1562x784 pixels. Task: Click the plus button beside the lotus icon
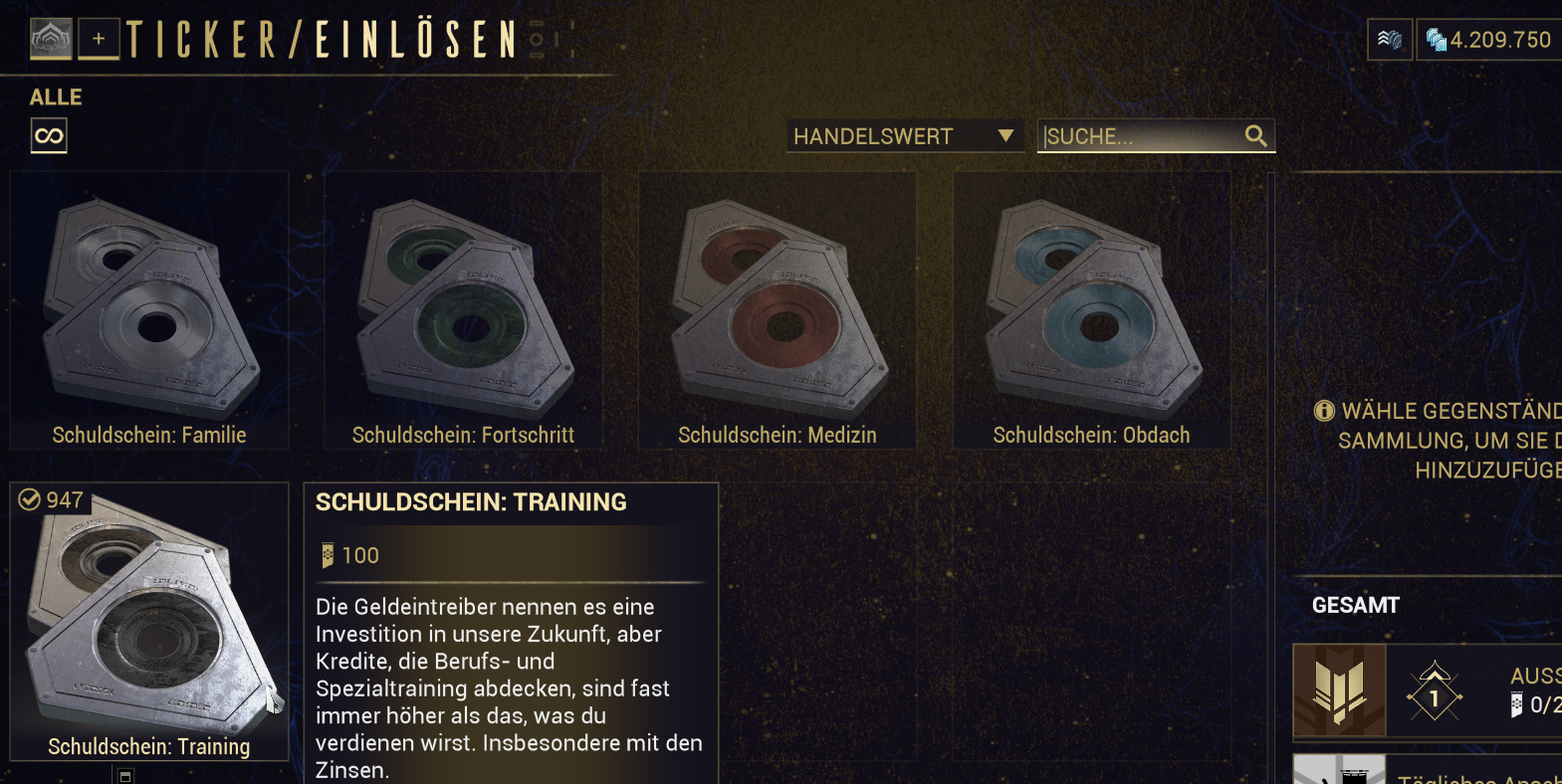[x=99, y=40]
